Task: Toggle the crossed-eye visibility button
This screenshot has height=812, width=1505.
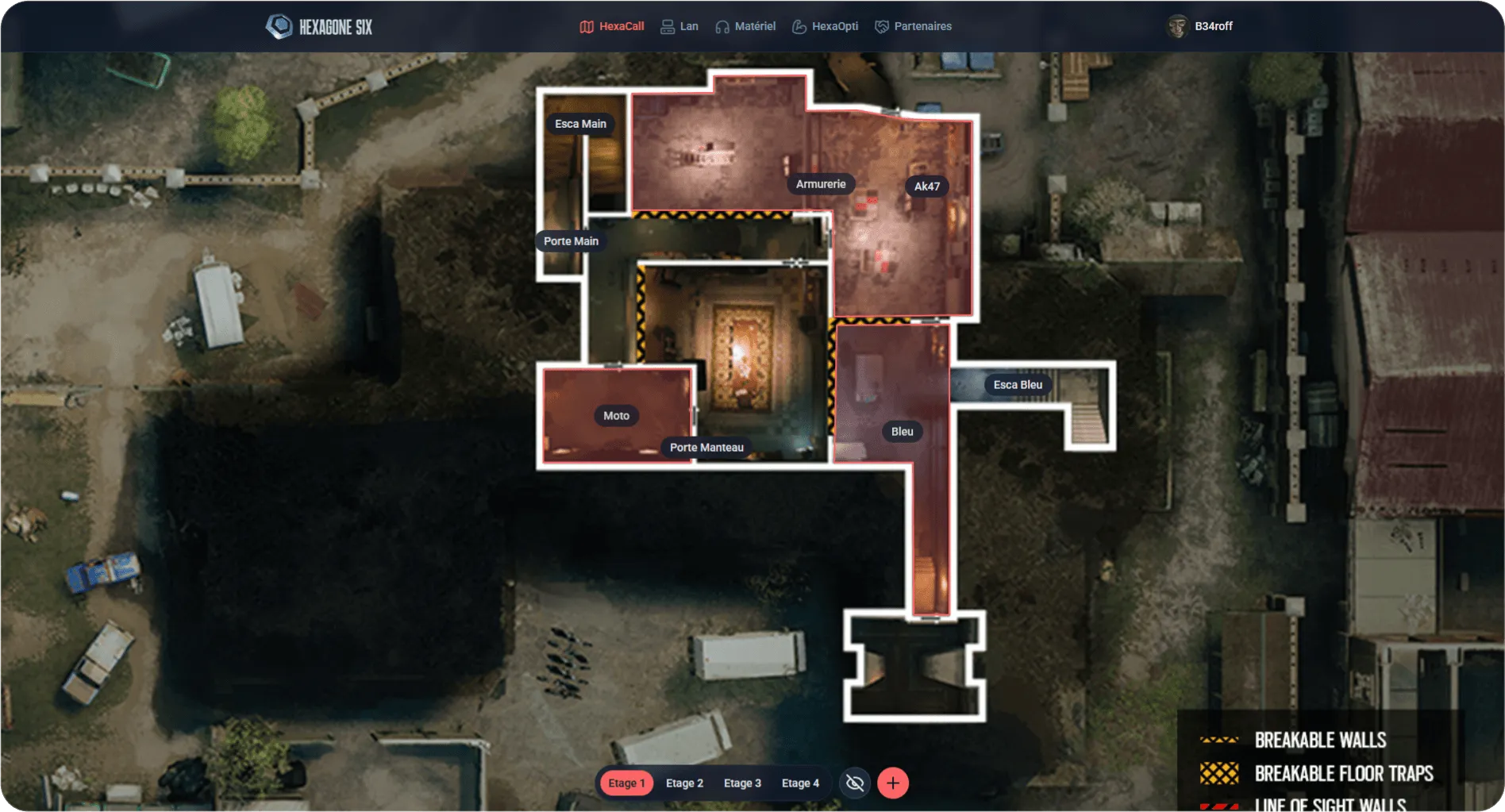Action: 855,783
